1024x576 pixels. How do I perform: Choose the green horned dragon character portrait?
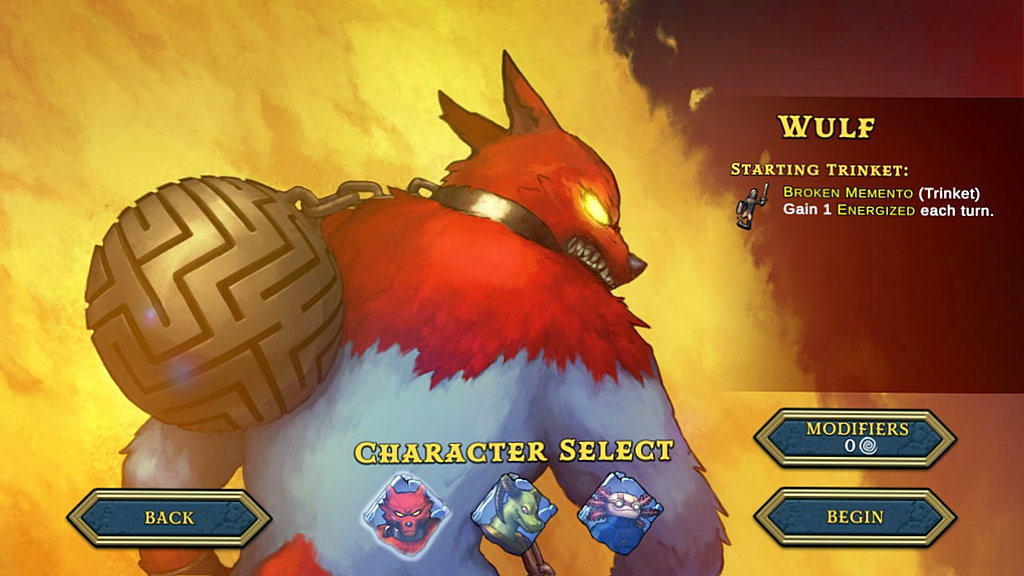[x=513, y=511]
